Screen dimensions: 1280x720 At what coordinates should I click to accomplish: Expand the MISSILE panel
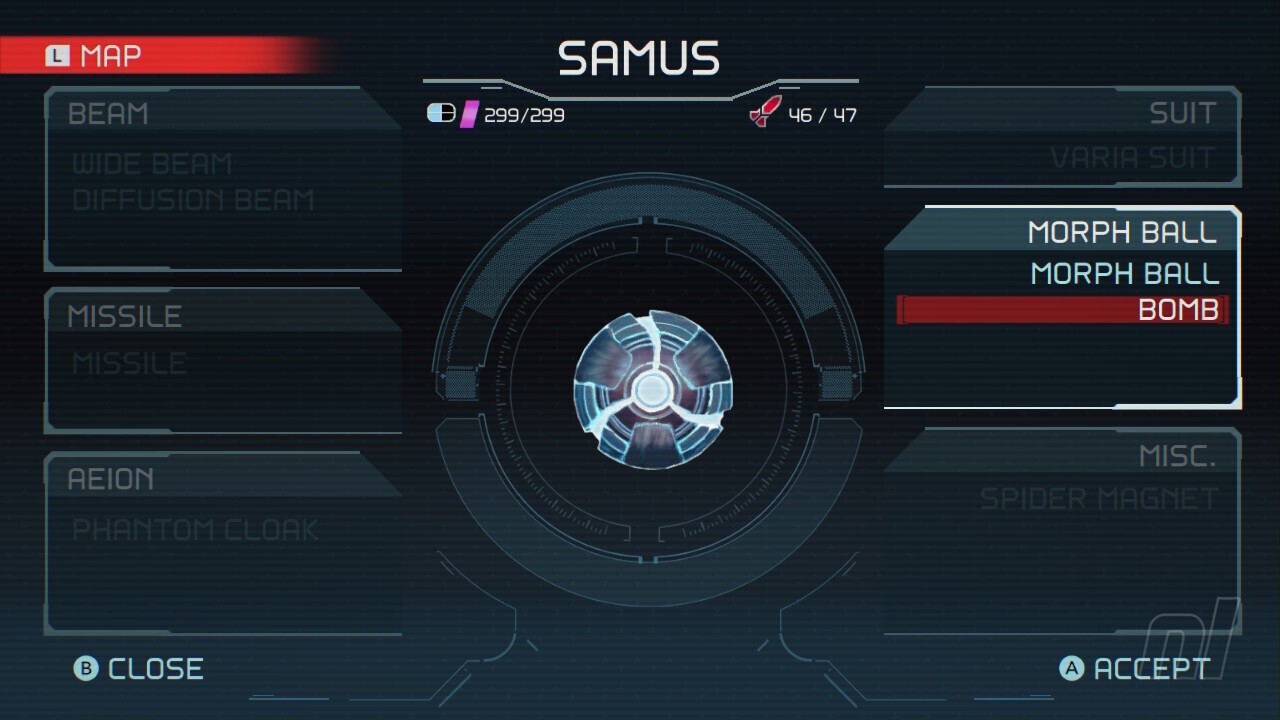pos(124,316)
